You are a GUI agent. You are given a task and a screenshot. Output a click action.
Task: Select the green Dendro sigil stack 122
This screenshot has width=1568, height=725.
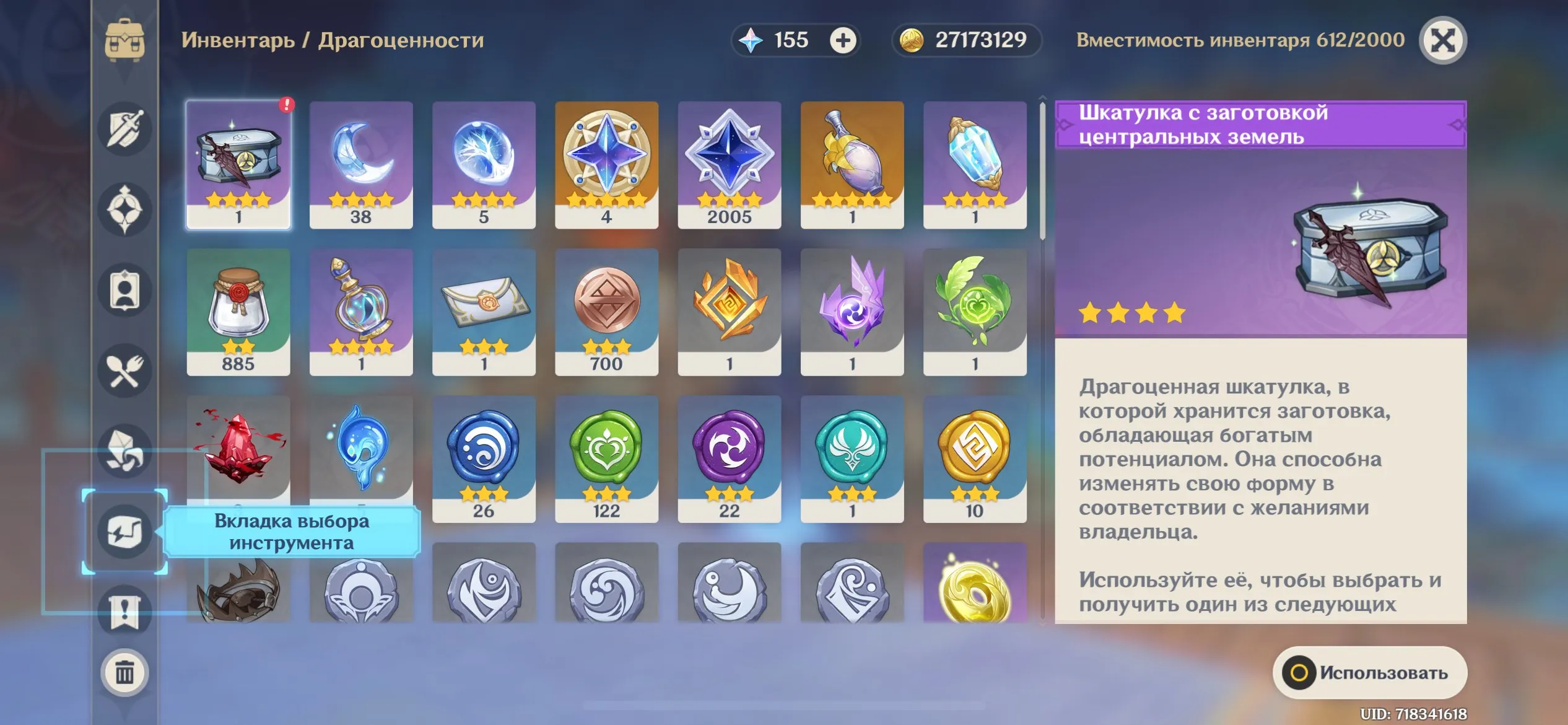pyautogui.click(x=606, y=459)
